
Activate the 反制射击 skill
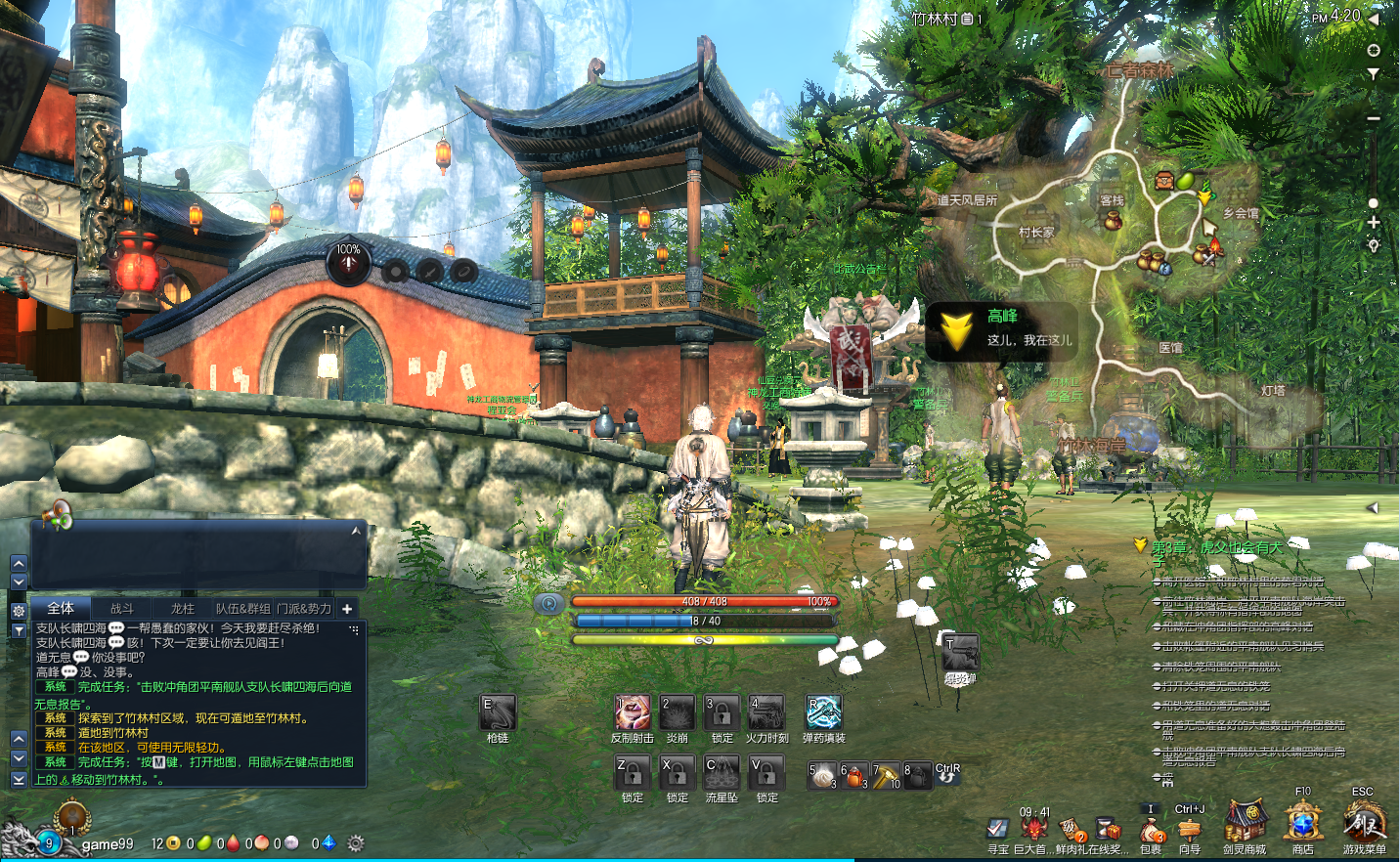click(x=632, y=712)
